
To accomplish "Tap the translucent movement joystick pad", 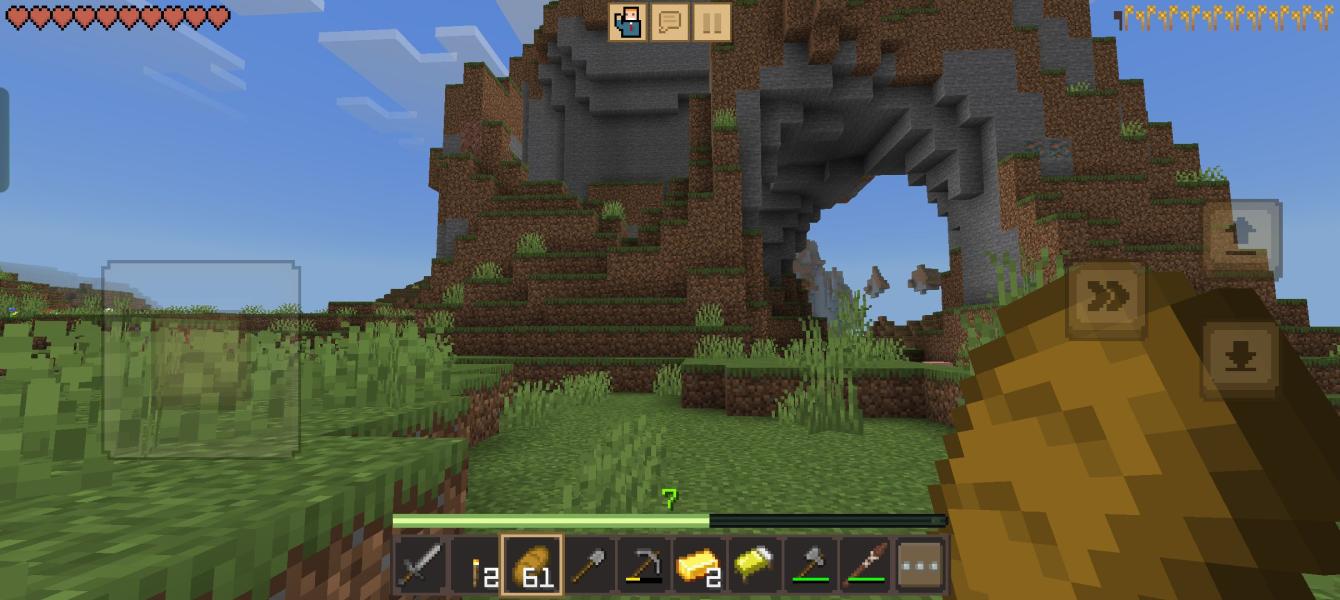I will (201, 359).
